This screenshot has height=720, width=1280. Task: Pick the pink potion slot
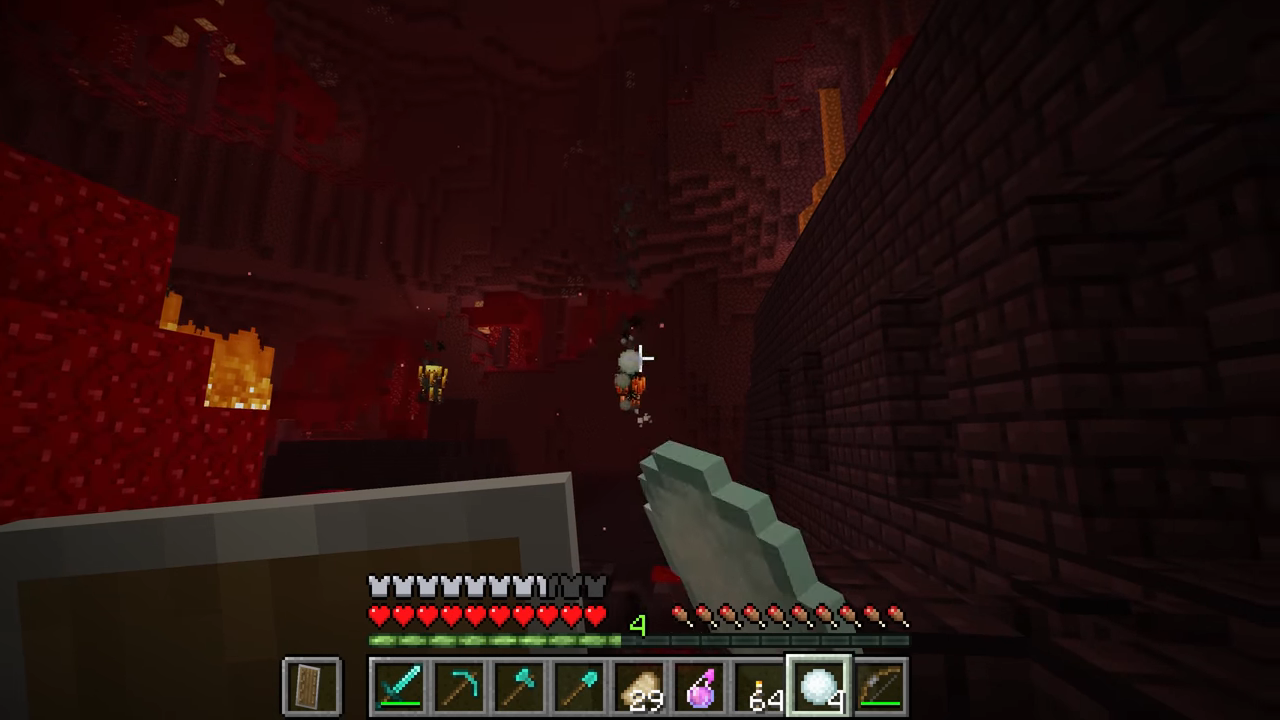(x=699, y=687)
